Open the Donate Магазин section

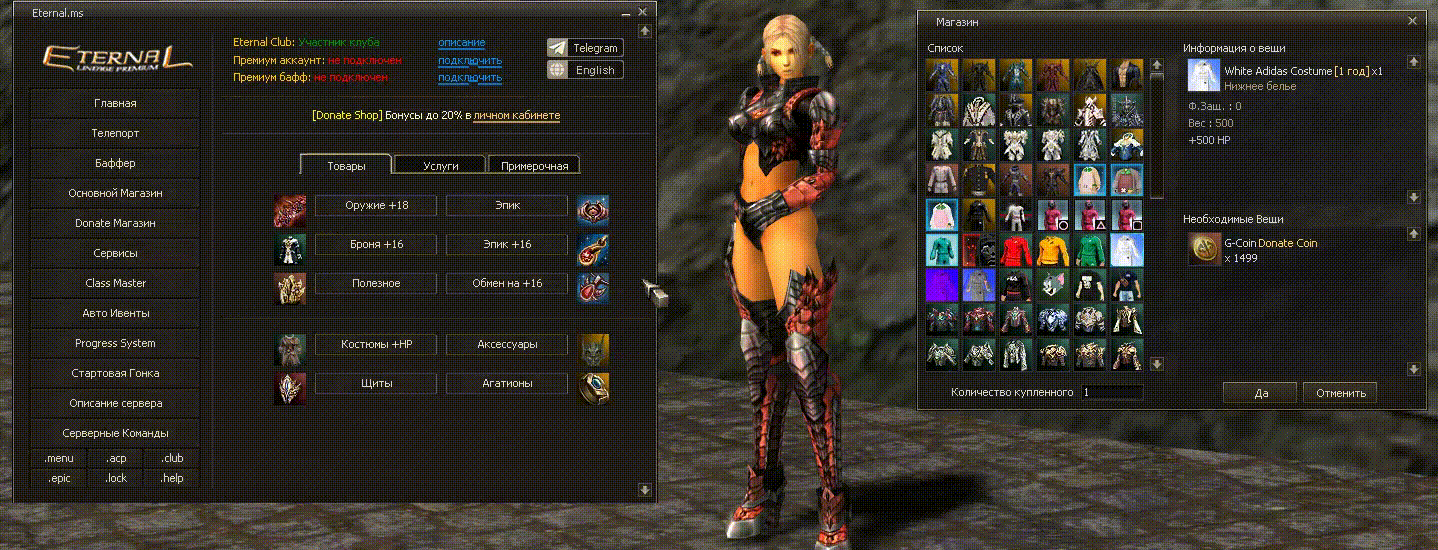pos(115,223)
